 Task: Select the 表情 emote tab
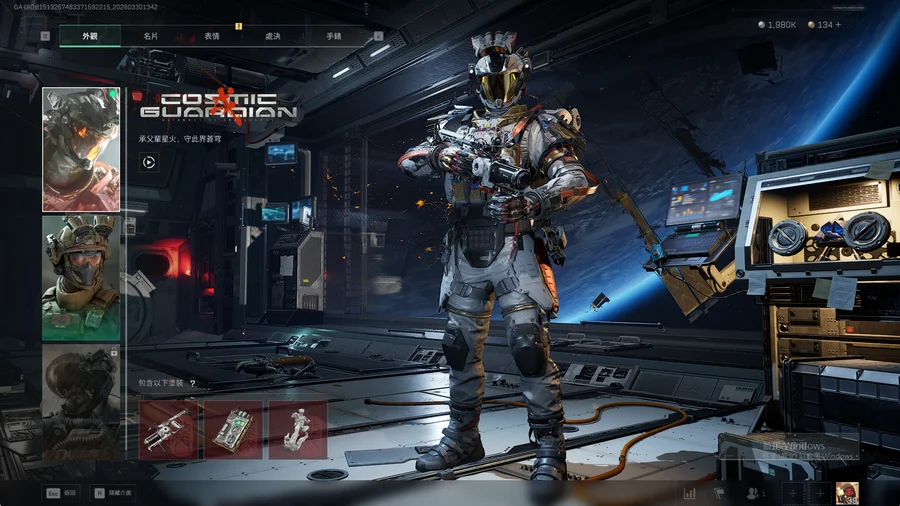coord(212,36)
